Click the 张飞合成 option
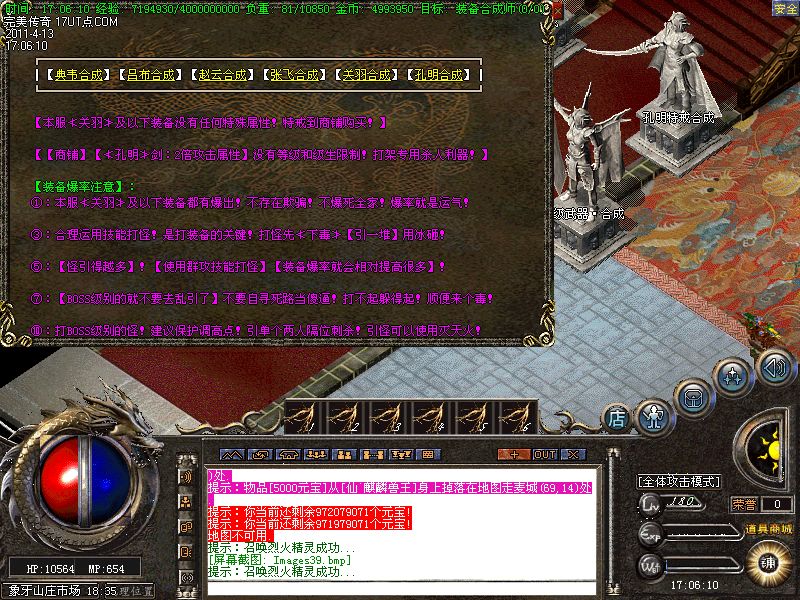 (x=294, y=75)
